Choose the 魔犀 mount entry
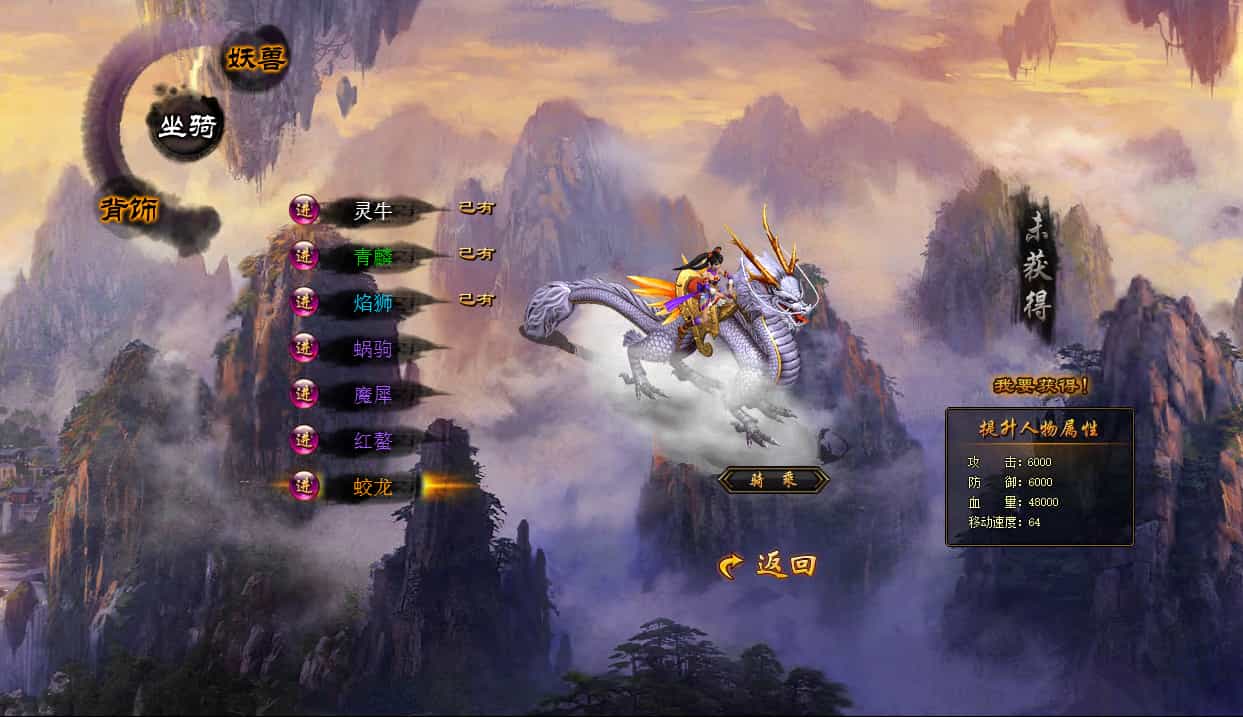 coord(372,394)
